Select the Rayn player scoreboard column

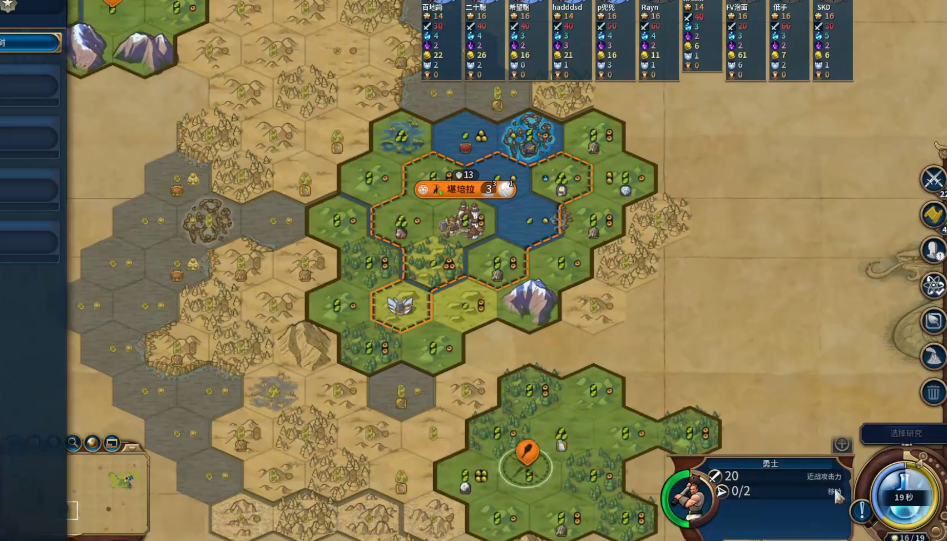pyautogui.click(x=655, y=40)
